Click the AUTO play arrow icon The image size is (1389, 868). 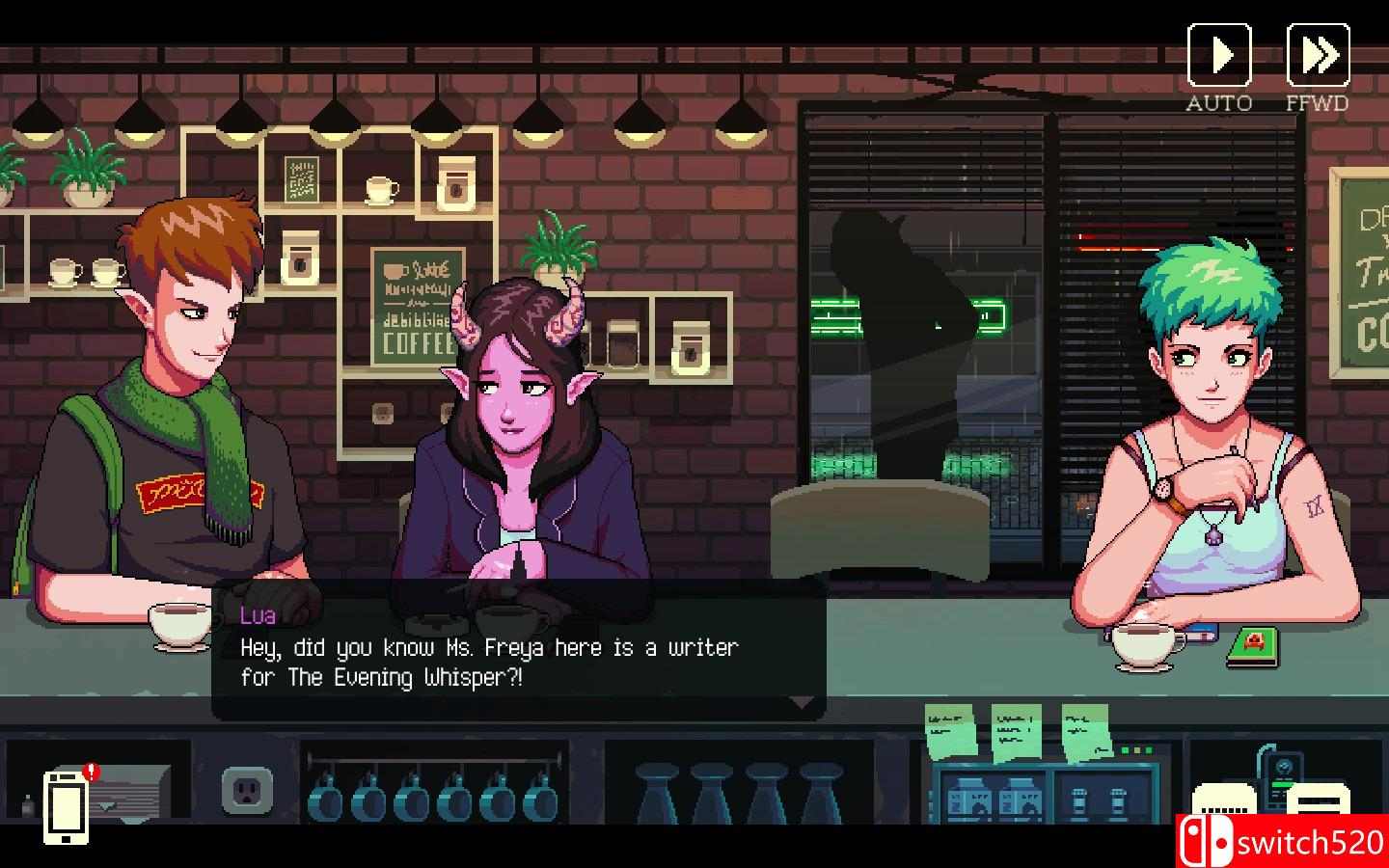1219,55
